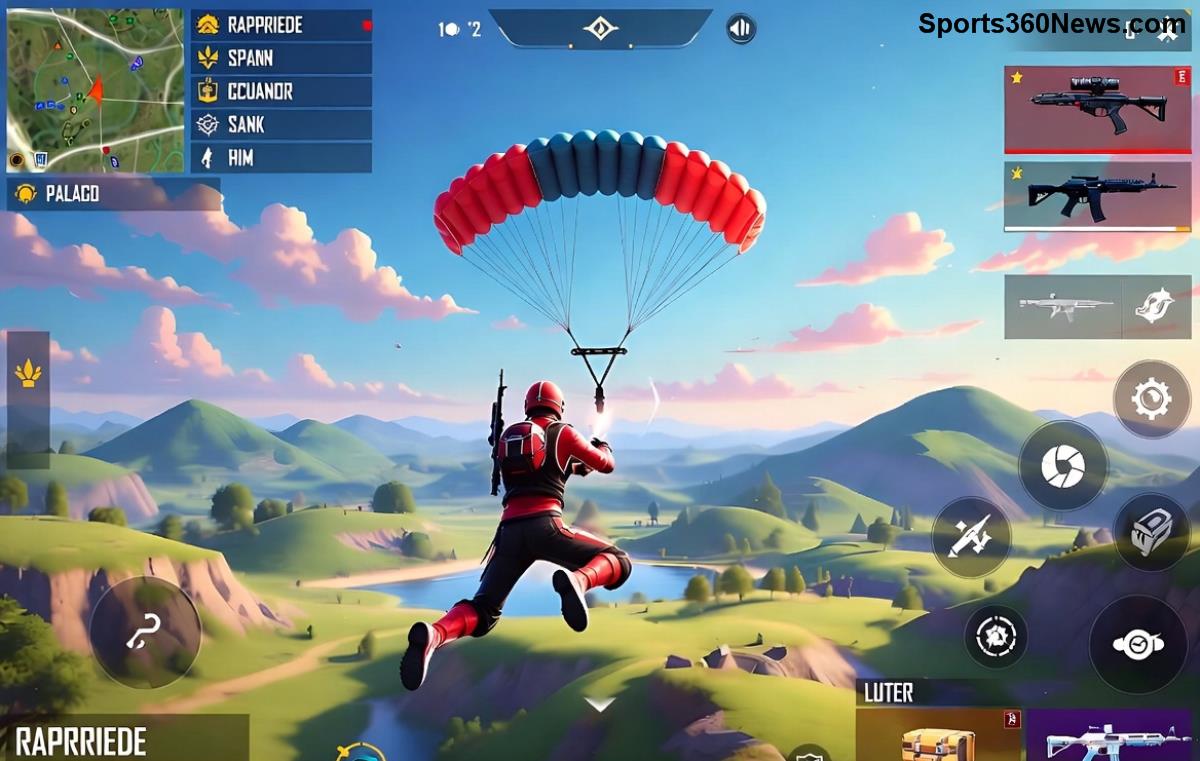
Task: Tap the PALAGO label bar
Action: pyautogui.click(x=113, y=194)
